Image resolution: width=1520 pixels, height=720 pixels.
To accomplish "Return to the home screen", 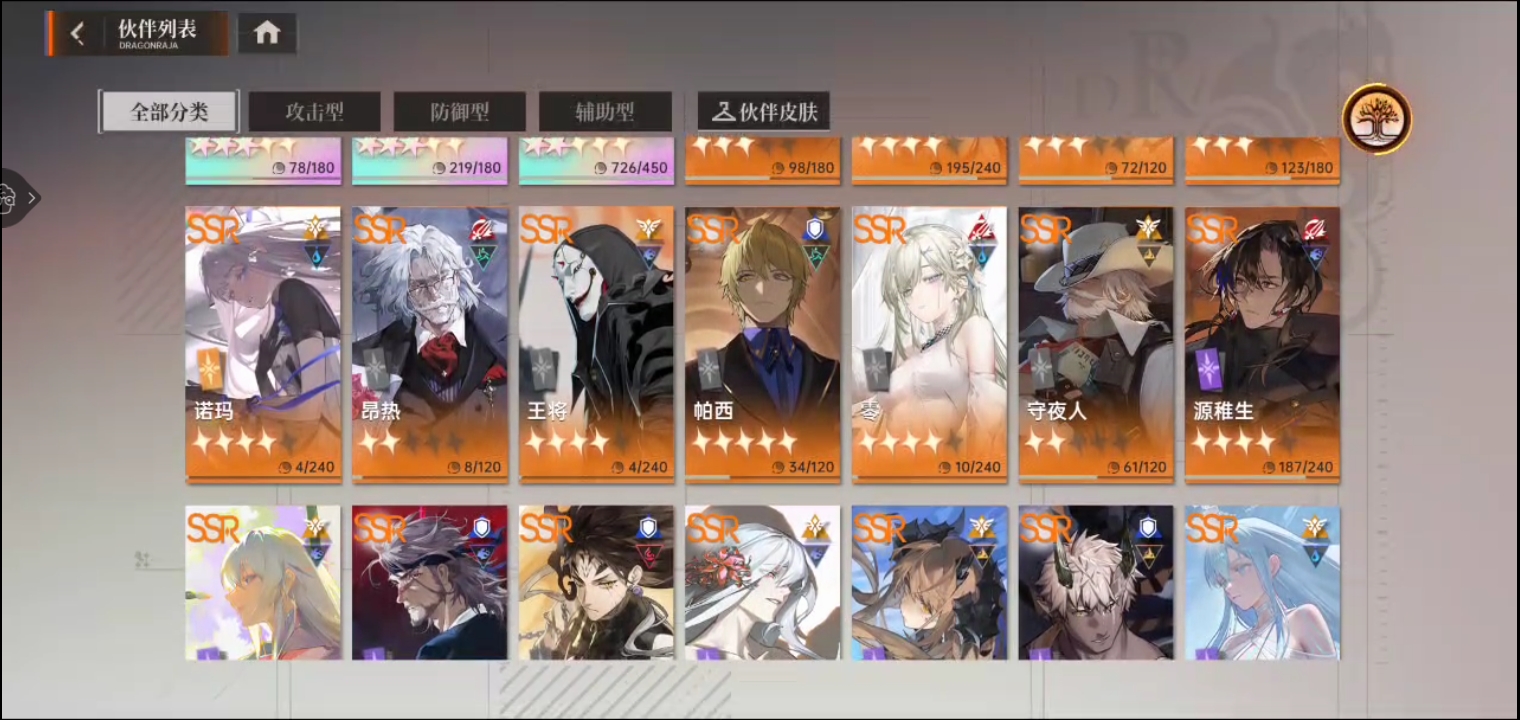I will pos(267,33).
